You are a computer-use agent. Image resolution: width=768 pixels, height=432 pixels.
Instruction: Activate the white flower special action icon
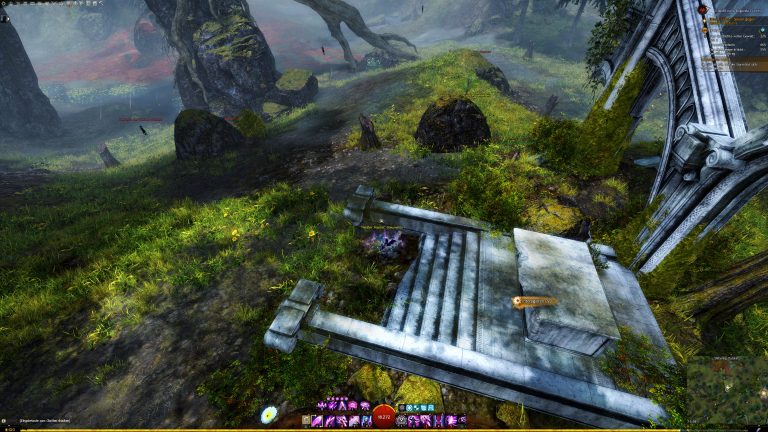(269, 414)
